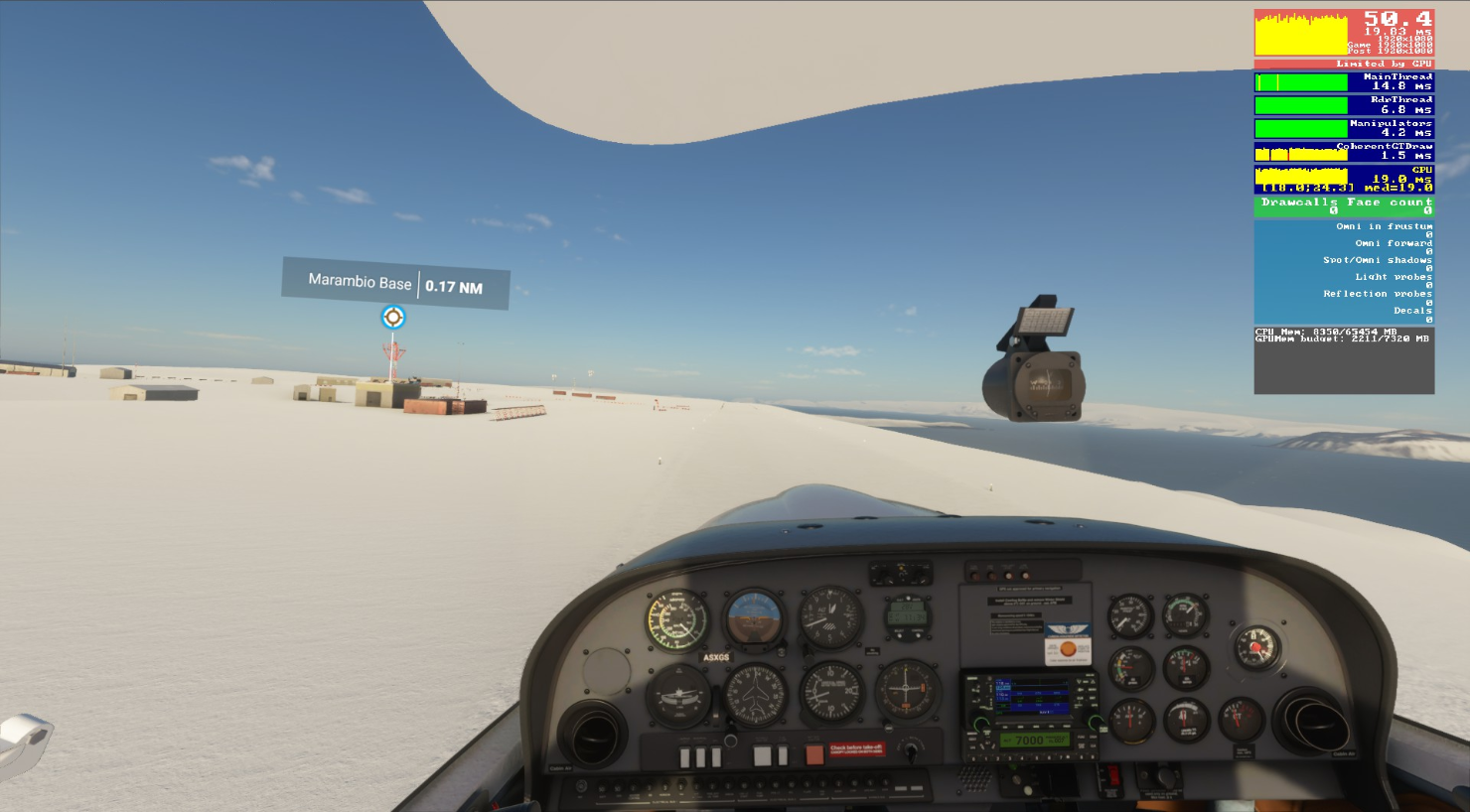Click the attitude indicator instrument
1470x812 pixels.
(x=754, y=616)
